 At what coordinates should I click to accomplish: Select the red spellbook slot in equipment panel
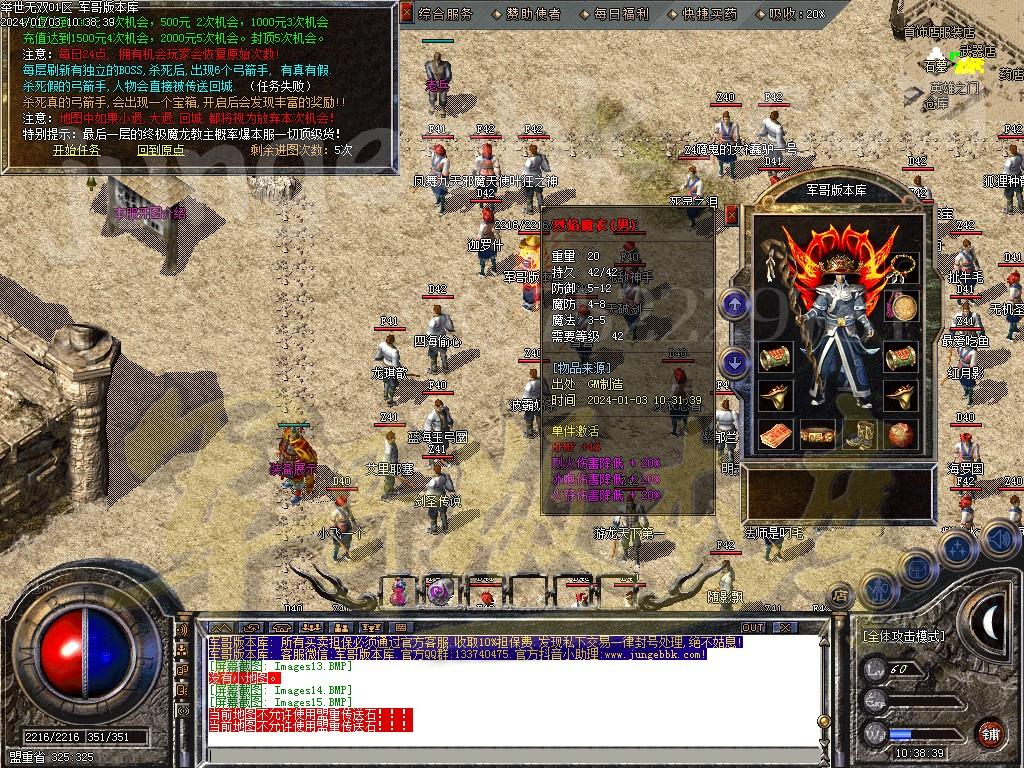(x=774, y=435)
